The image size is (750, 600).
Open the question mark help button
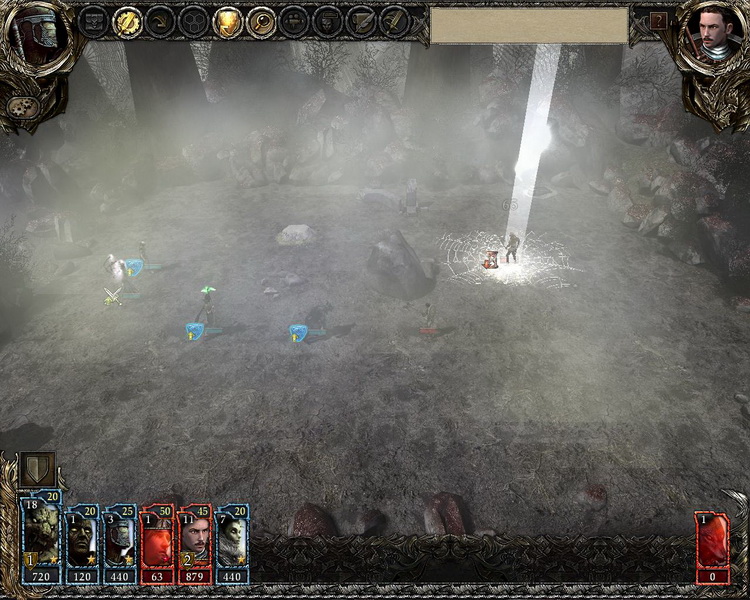pos(659,20)
